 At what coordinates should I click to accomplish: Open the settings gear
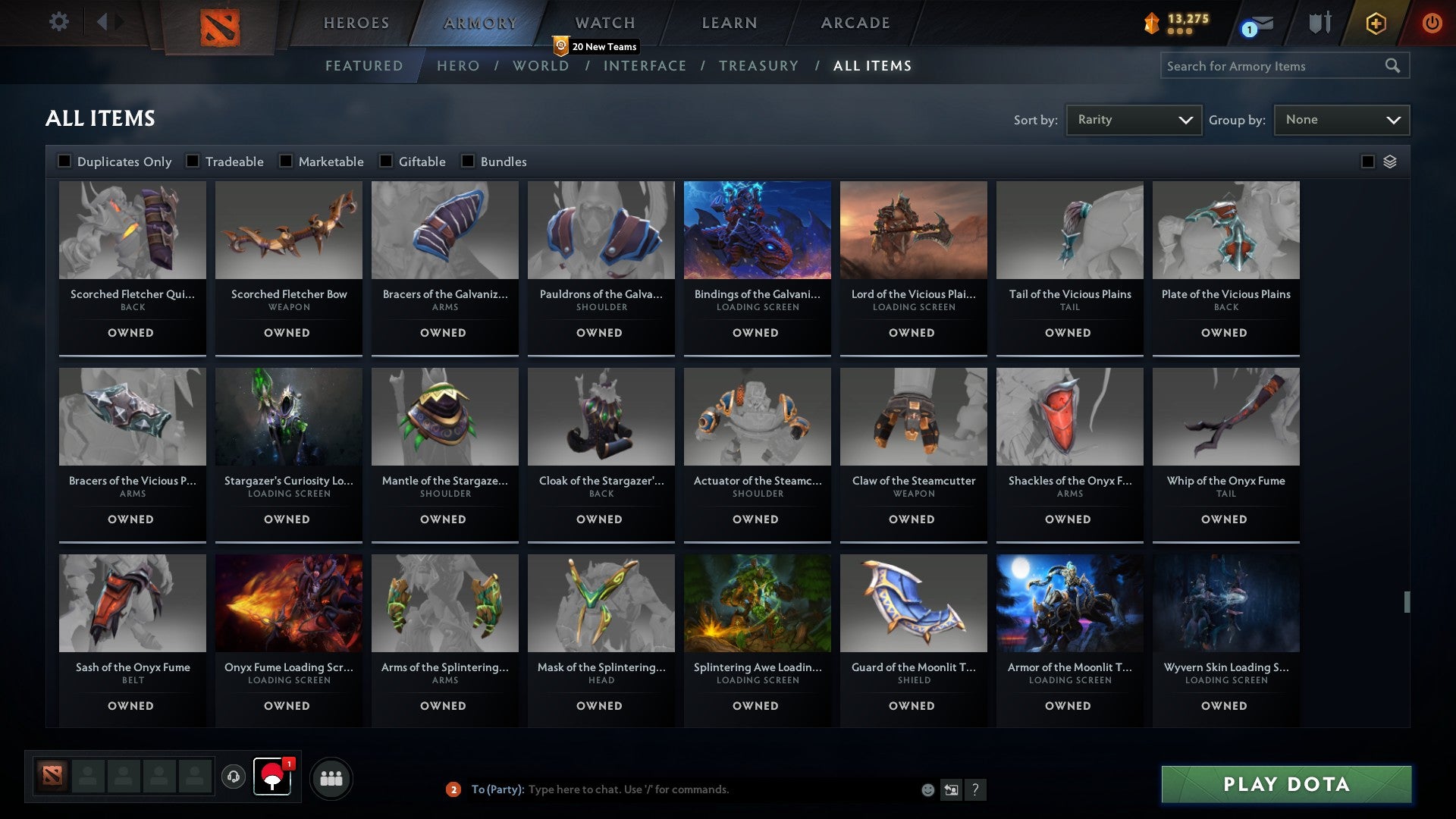tap(58, 22)
